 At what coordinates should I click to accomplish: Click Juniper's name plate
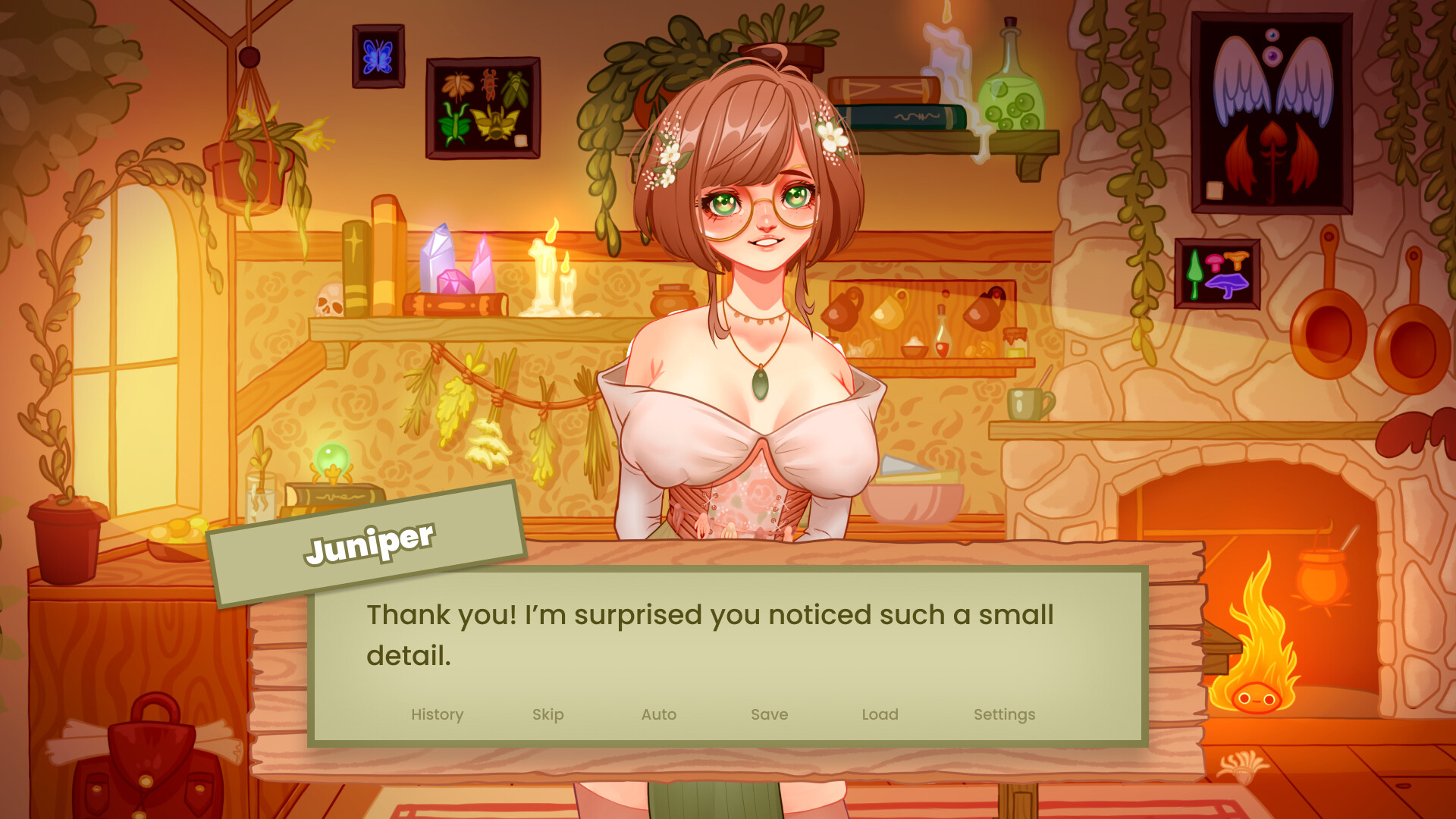369,540
